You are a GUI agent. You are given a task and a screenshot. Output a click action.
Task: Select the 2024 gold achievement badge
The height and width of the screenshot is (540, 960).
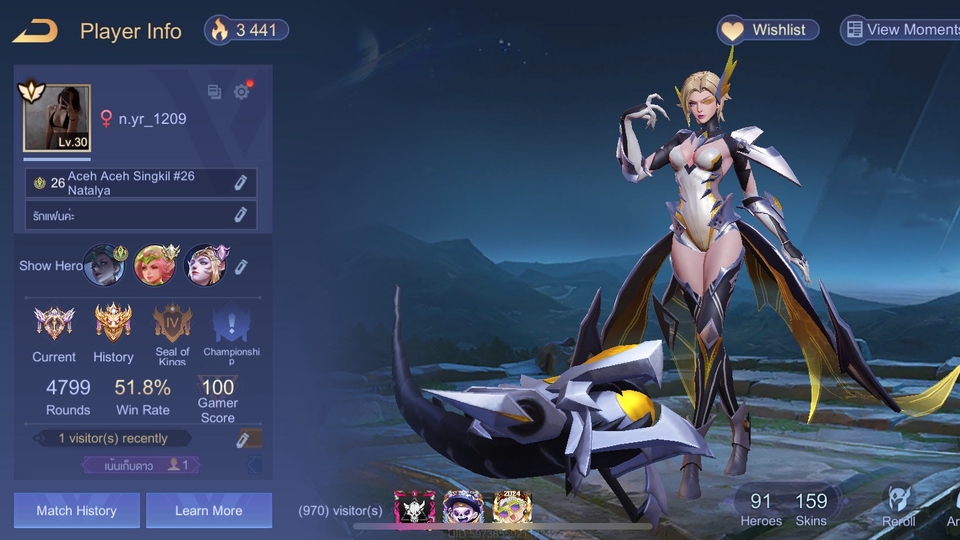(x=512, y=507)
